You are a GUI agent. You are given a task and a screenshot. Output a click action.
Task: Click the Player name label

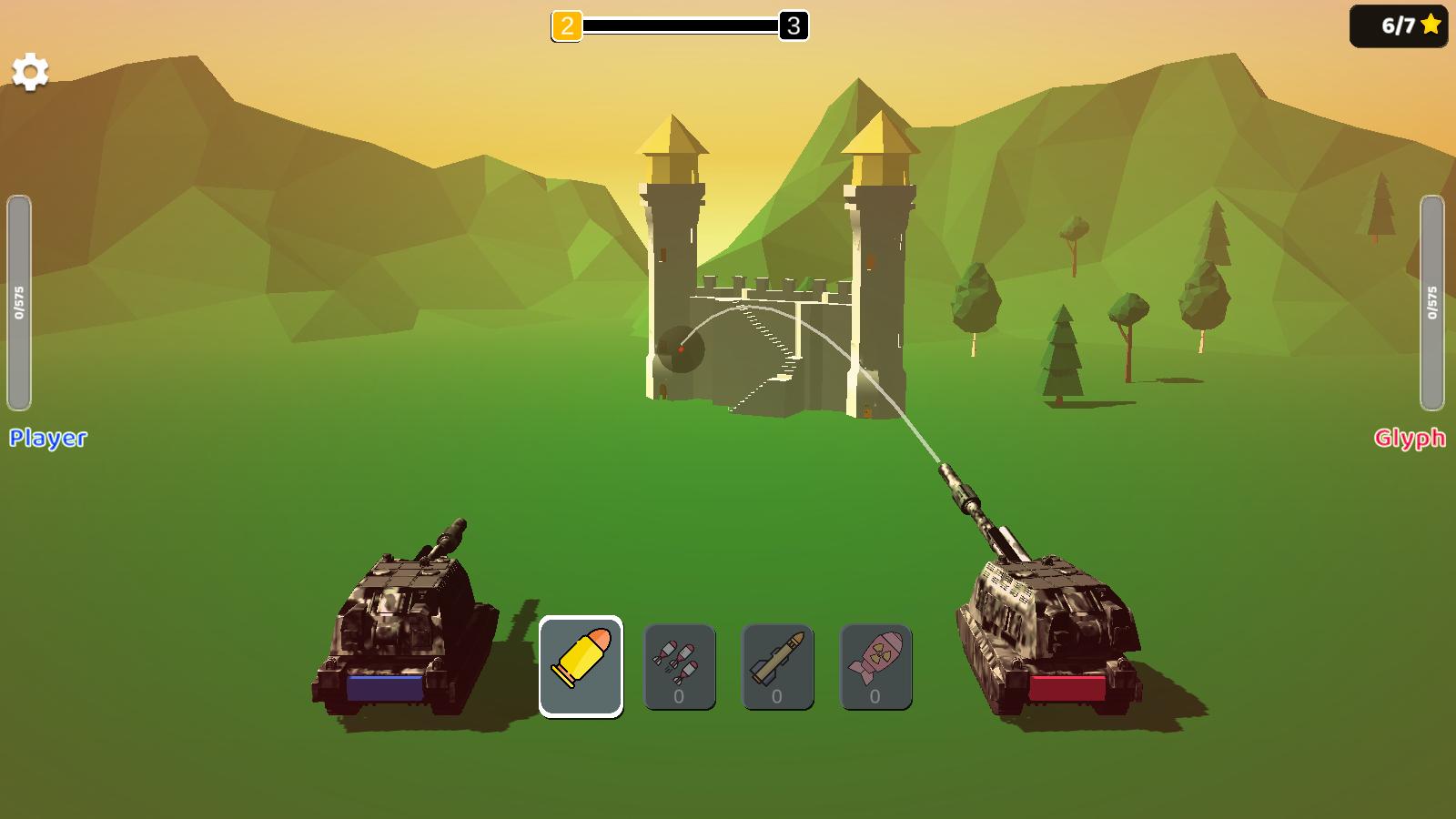pos(47,440)
